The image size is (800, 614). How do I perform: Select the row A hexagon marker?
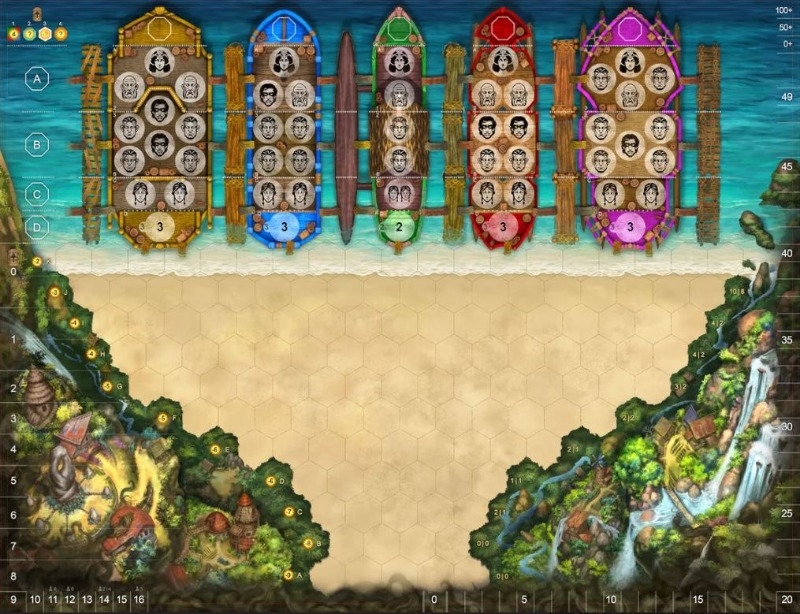38,77
